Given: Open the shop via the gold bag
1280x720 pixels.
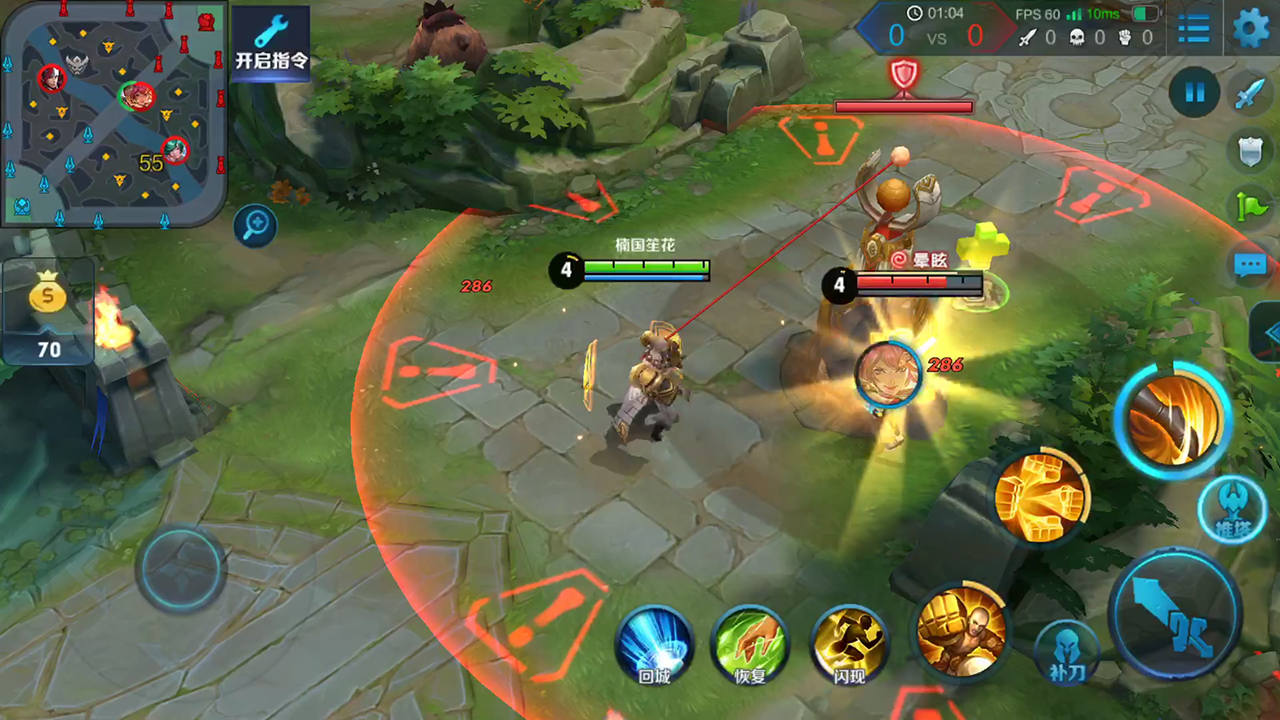Looking at the screenshot, I should [x=48, y=312].
